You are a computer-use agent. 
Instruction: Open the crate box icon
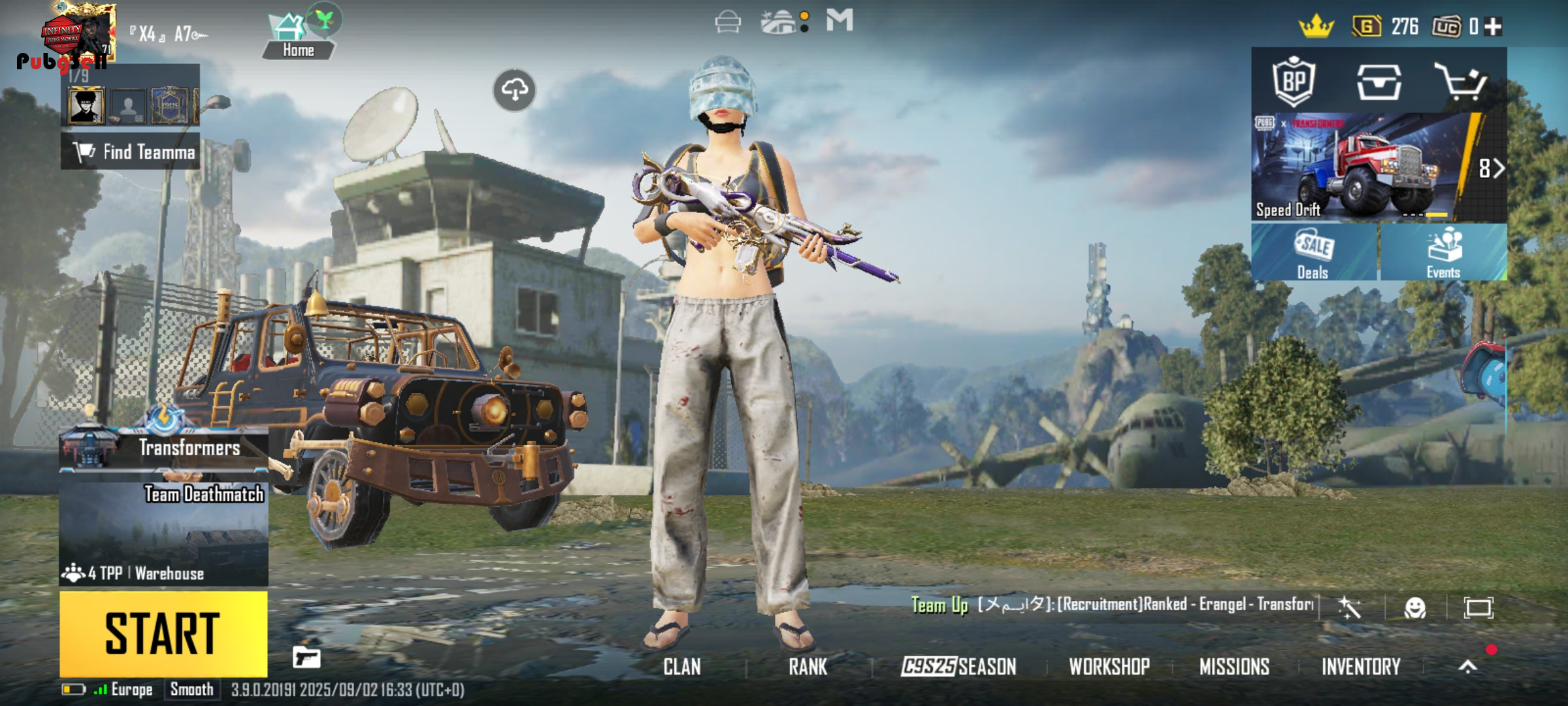point(1379,82)
